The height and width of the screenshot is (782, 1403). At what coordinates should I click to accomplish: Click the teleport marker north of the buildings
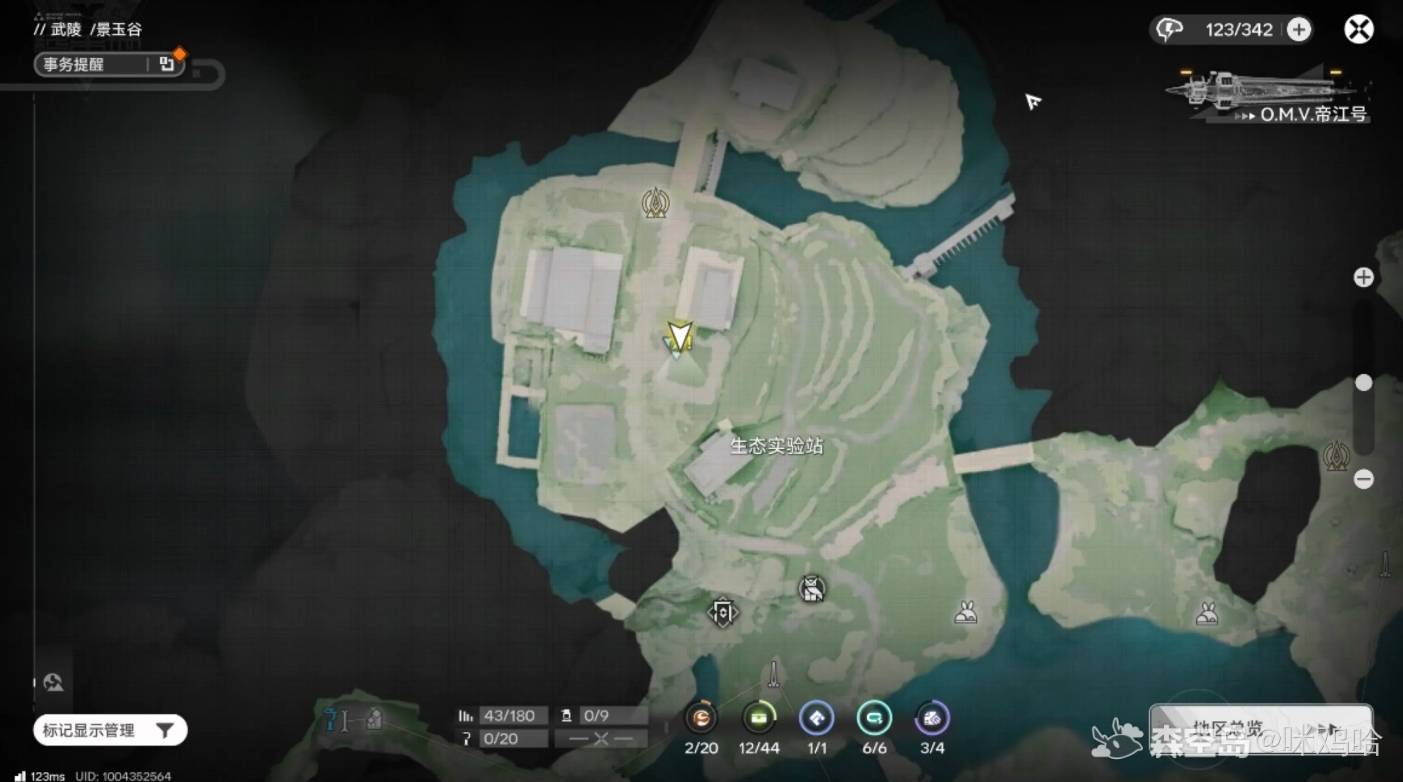[656, 204]
